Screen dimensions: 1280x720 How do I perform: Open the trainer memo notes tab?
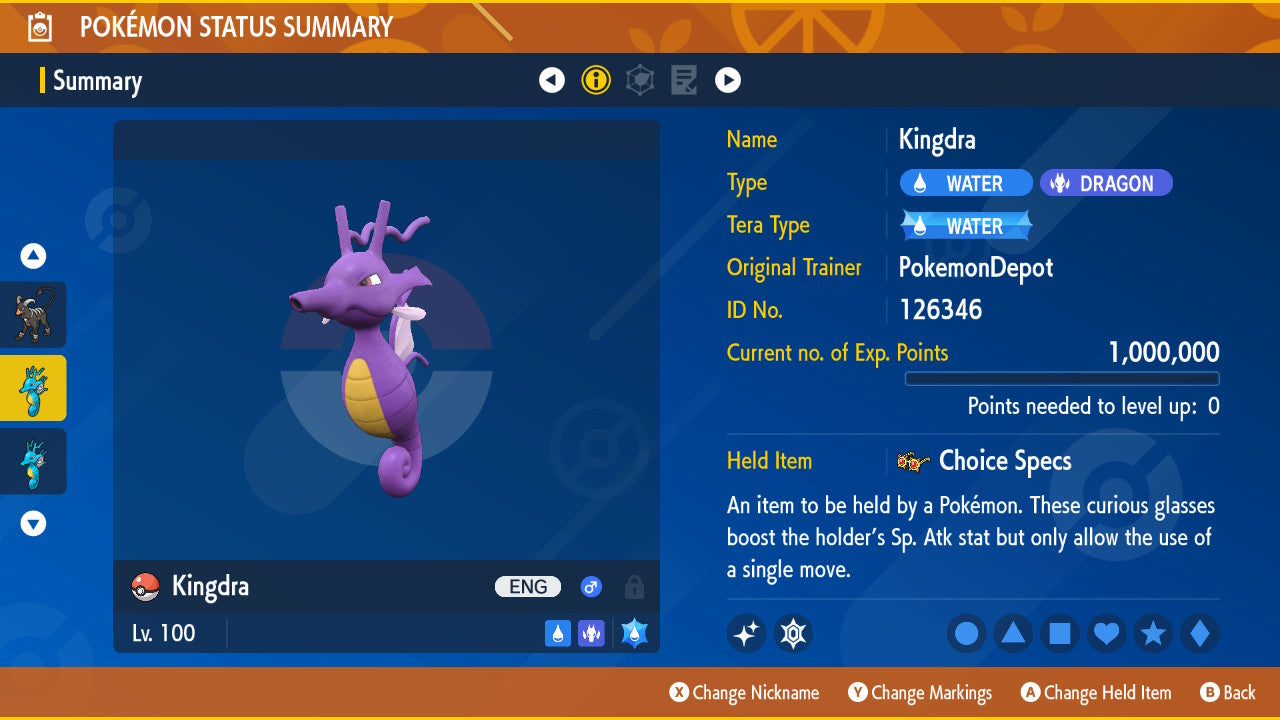coord(684,80)
